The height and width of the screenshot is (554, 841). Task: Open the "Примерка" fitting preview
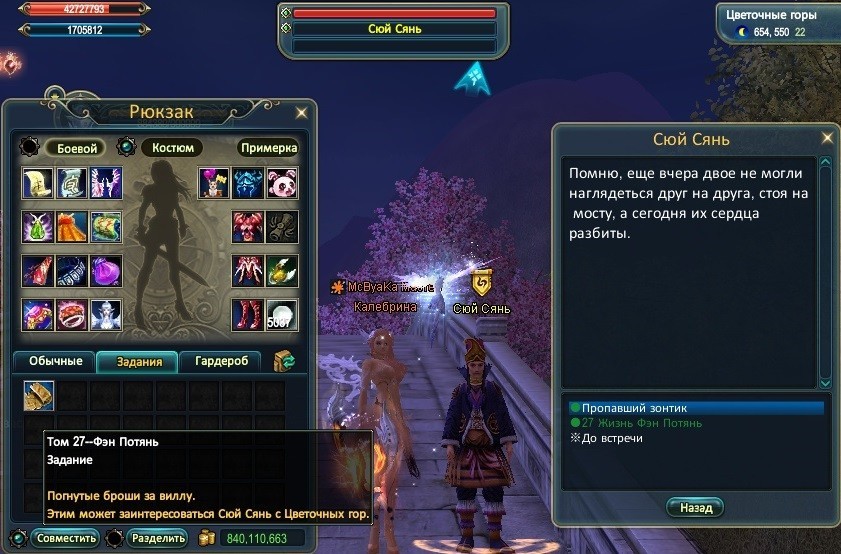pos(268,148)
